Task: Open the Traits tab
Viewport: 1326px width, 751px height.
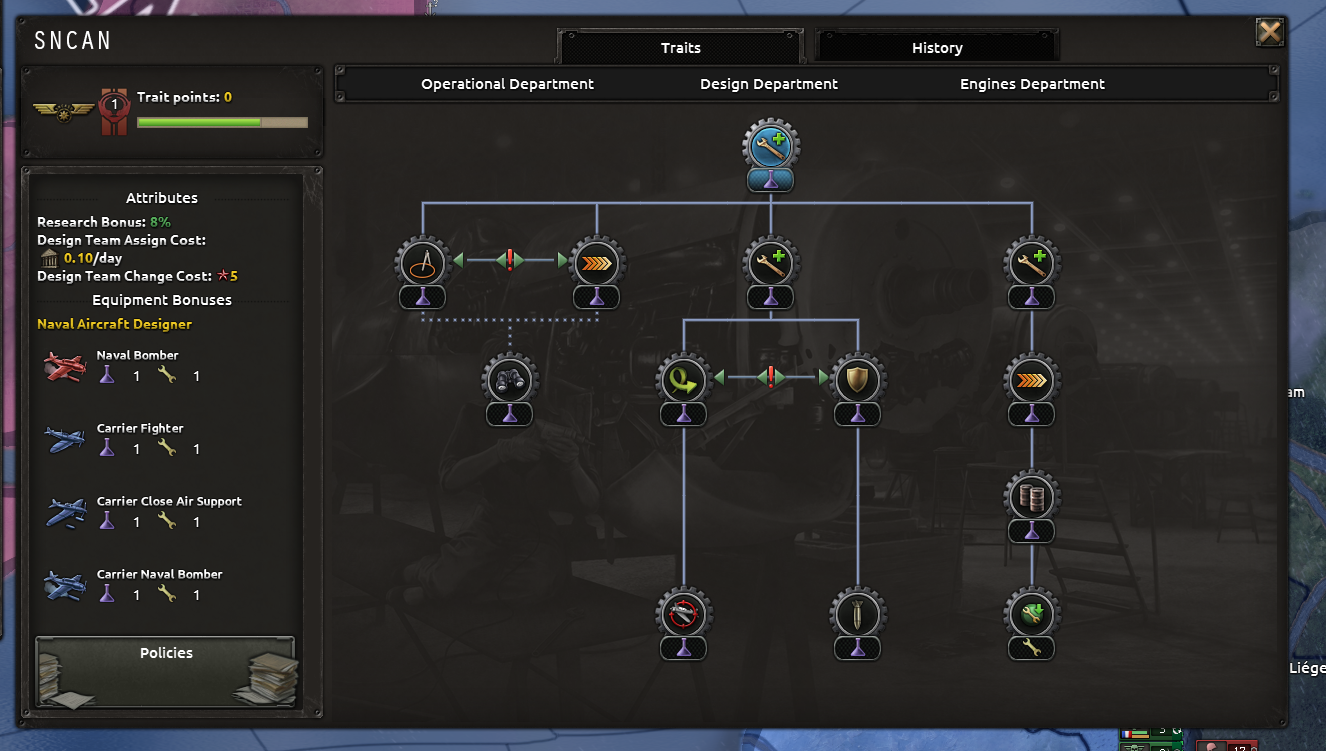Action: (680, 47)
